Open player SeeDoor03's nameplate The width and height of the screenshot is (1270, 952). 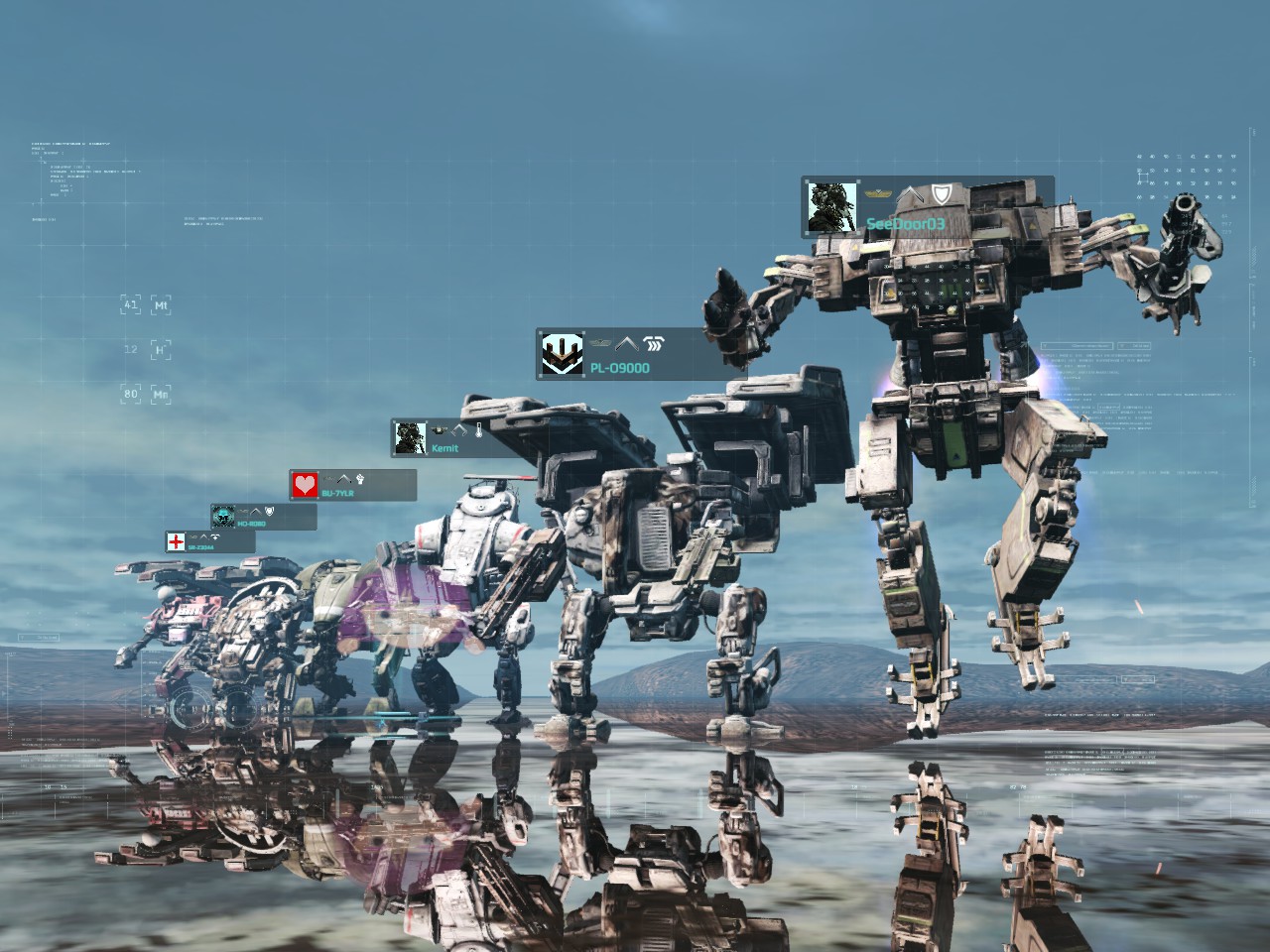[x=906, y=222]
